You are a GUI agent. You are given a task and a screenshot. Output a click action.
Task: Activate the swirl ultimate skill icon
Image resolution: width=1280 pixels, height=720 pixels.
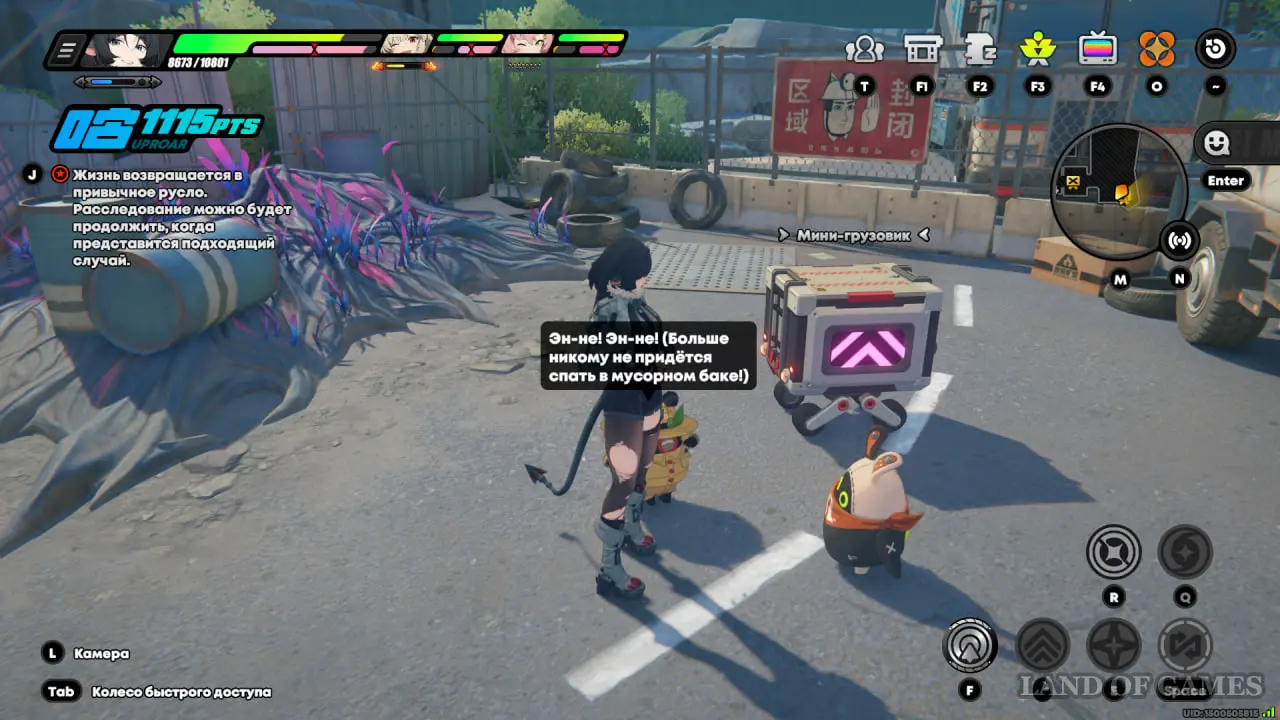tap(1185, 552)
